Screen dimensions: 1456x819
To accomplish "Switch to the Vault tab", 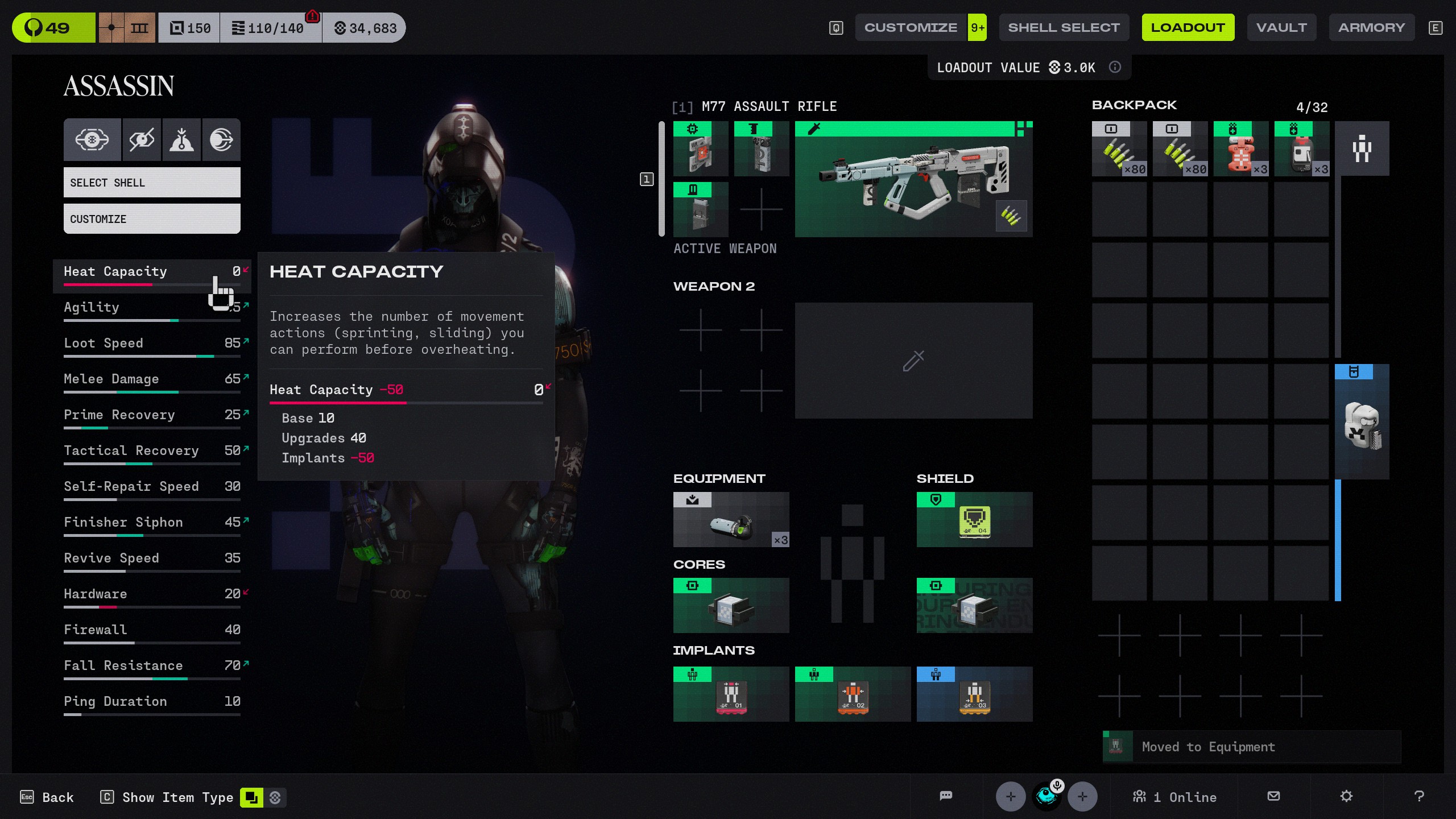I will [1281, 27].
